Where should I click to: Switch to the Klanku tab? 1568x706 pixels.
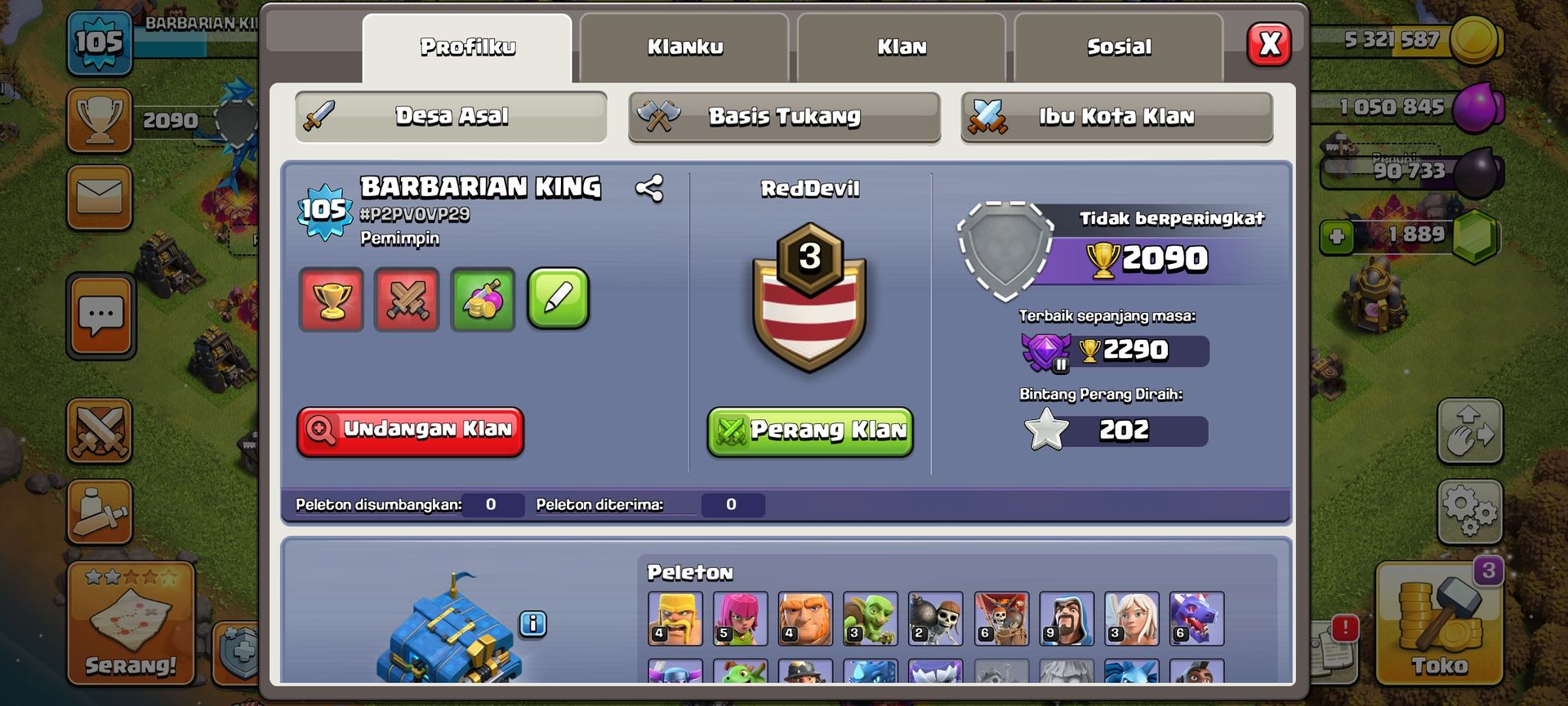pyautogui.click(x=684, y=47)
